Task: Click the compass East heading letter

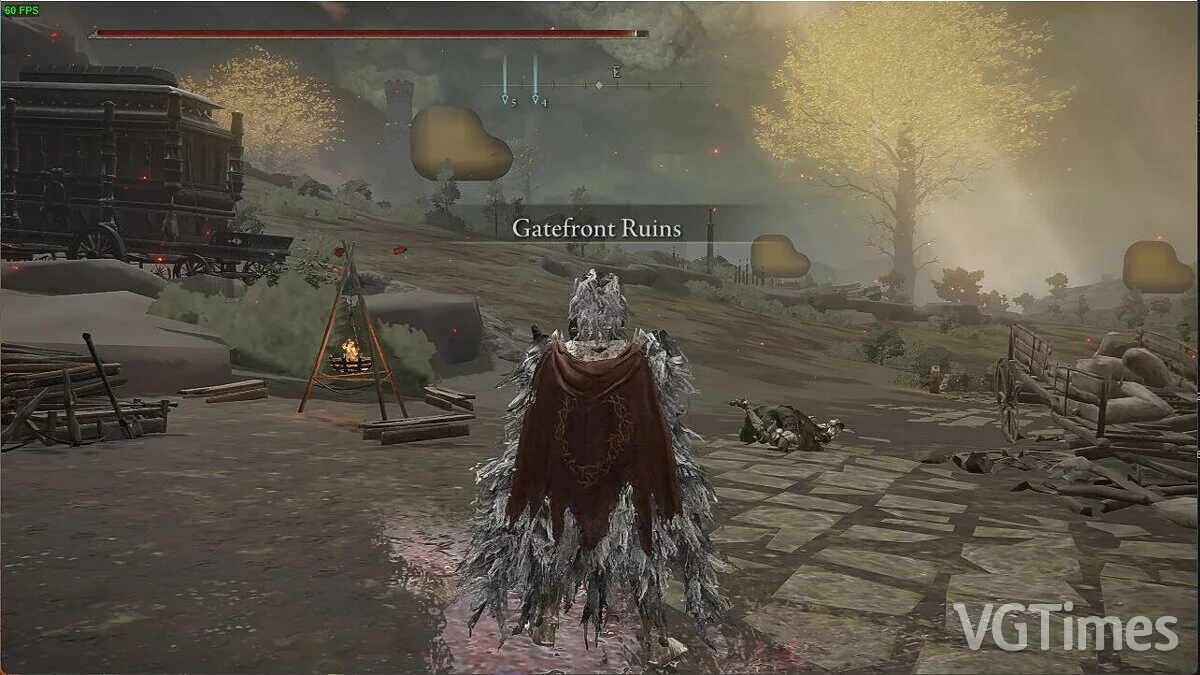Action: pyautogui.click(x=618, y=72)
